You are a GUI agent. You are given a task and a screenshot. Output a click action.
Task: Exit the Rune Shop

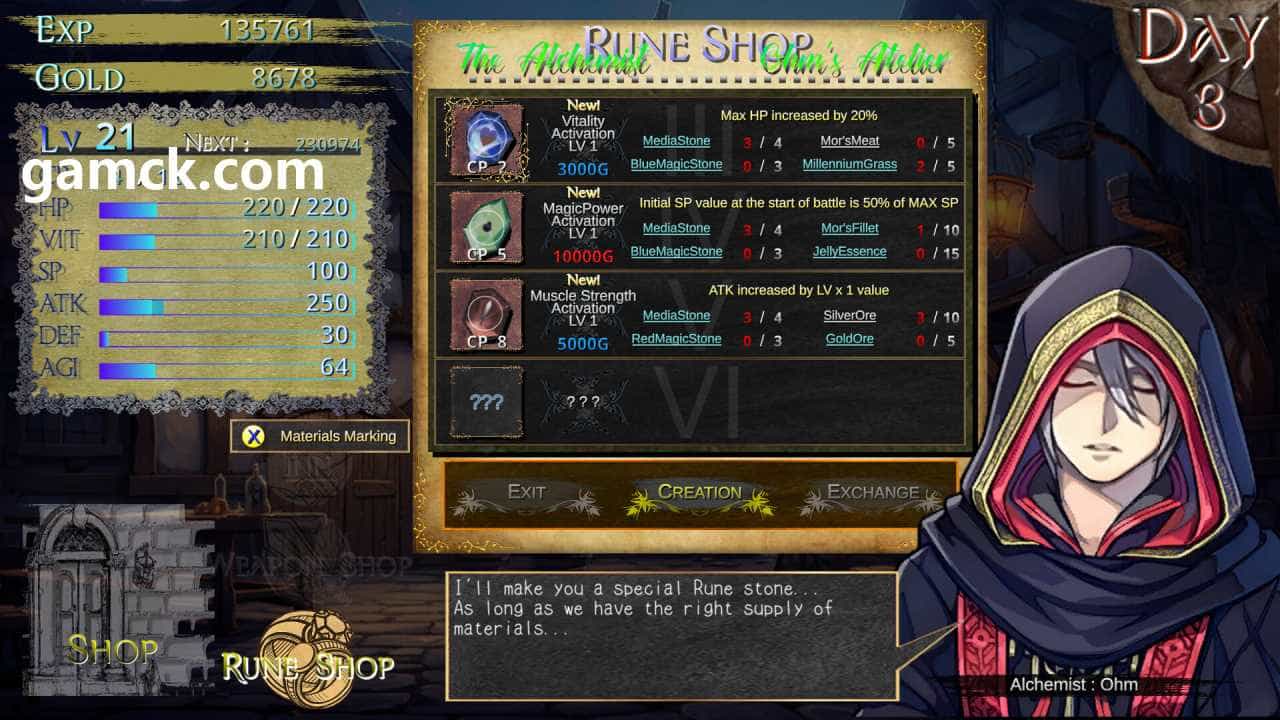(526, 492)
